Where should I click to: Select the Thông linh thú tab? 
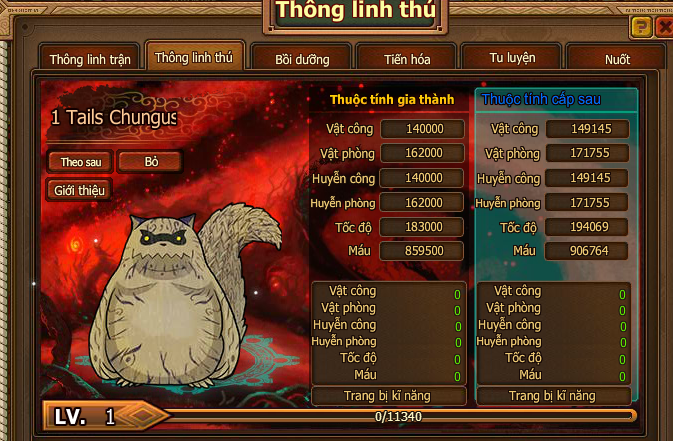194,57
